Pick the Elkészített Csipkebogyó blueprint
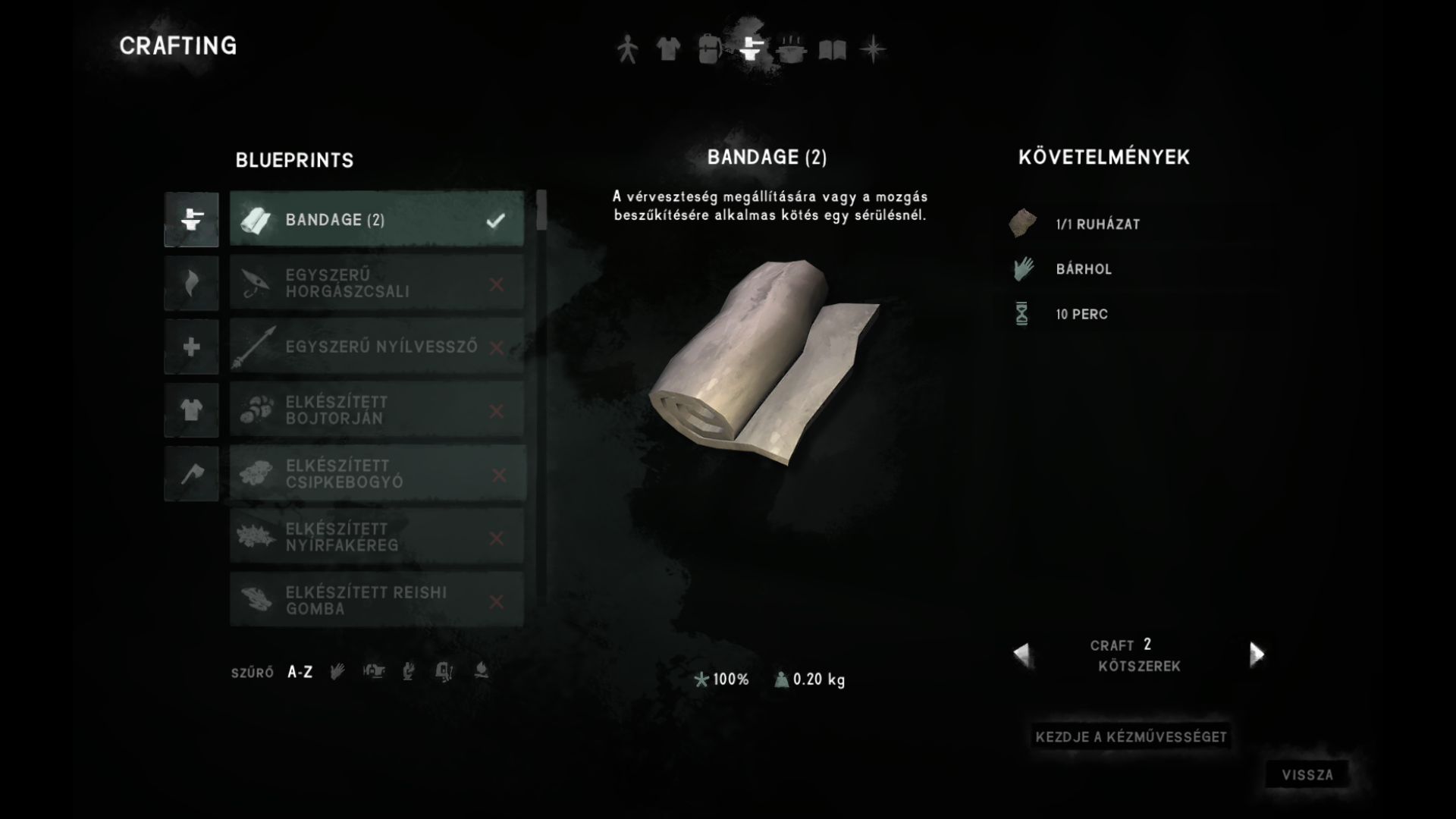This screenshot has height=819, width=1456. [377, 474]
